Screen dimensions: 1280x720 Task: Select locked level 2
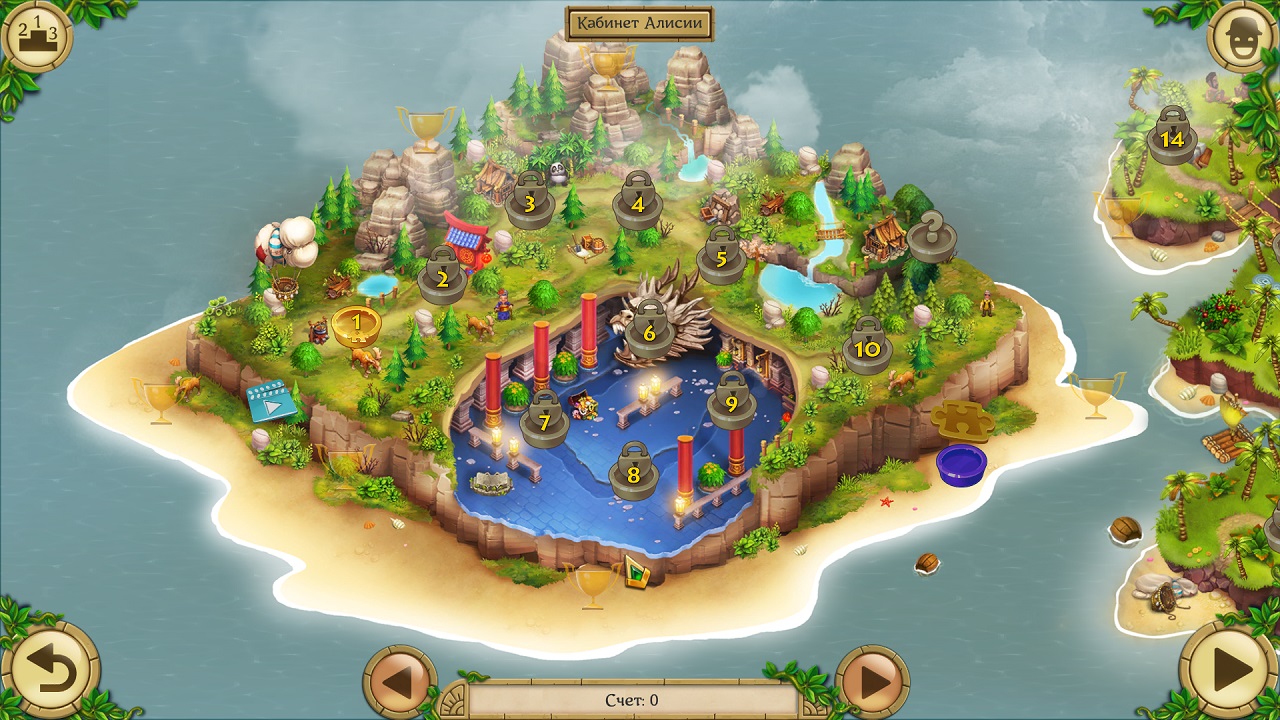(441, 279)
